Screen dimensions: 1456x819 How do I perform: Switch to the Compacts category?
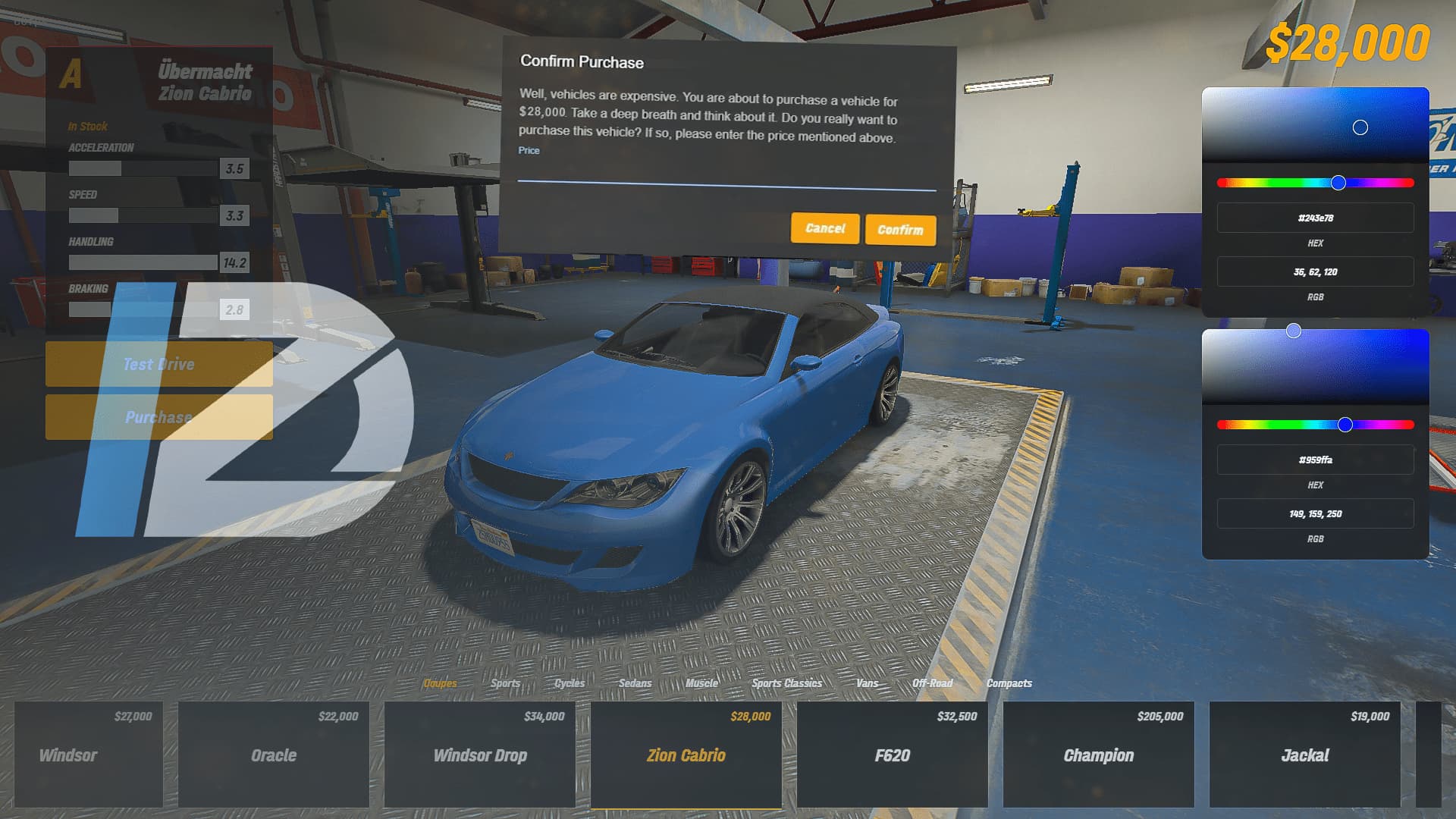tap(1009, 683)
